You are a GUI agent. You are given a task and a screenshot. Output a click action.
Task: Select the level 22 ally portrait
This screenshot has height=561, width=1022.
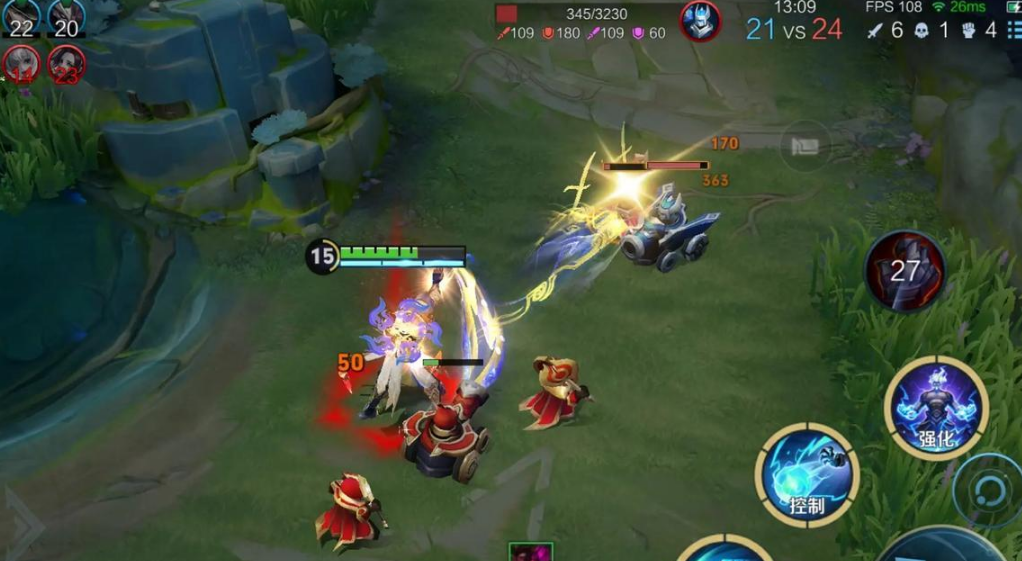click(x=21, y=18)
